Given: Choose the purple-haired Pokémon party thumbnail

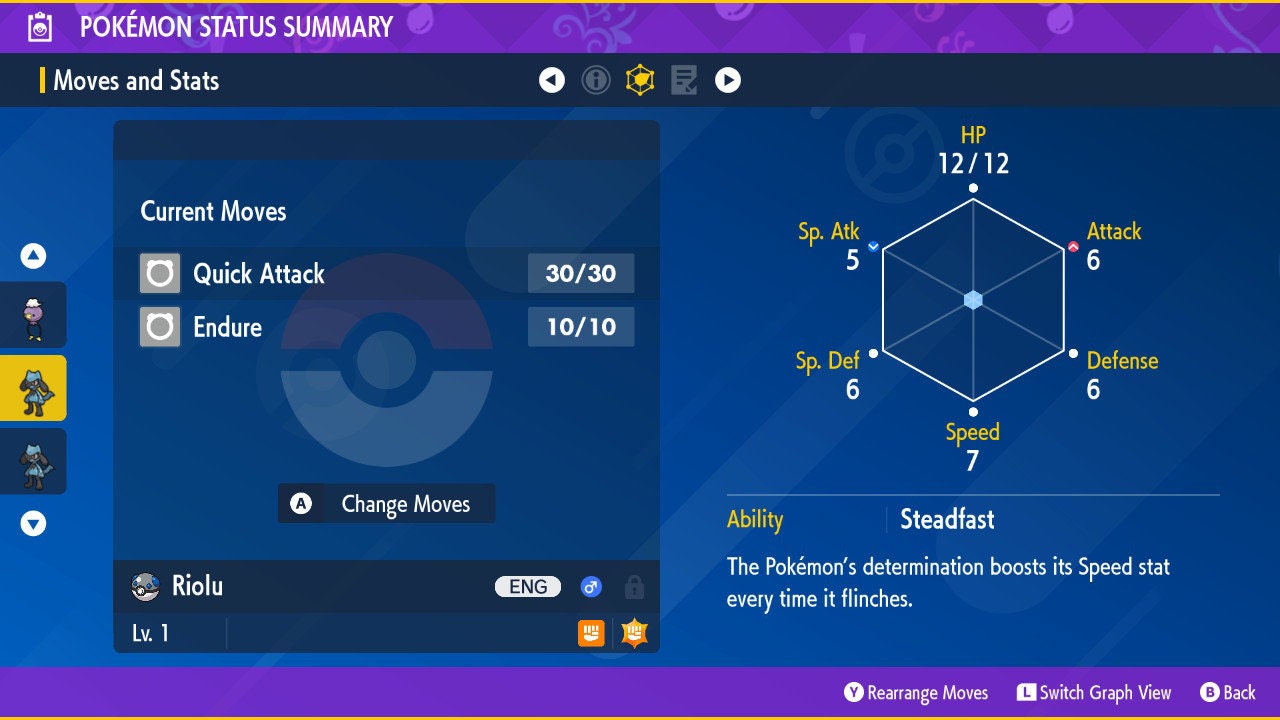Looking at the screenshot, I should click(x=34, y=315).
